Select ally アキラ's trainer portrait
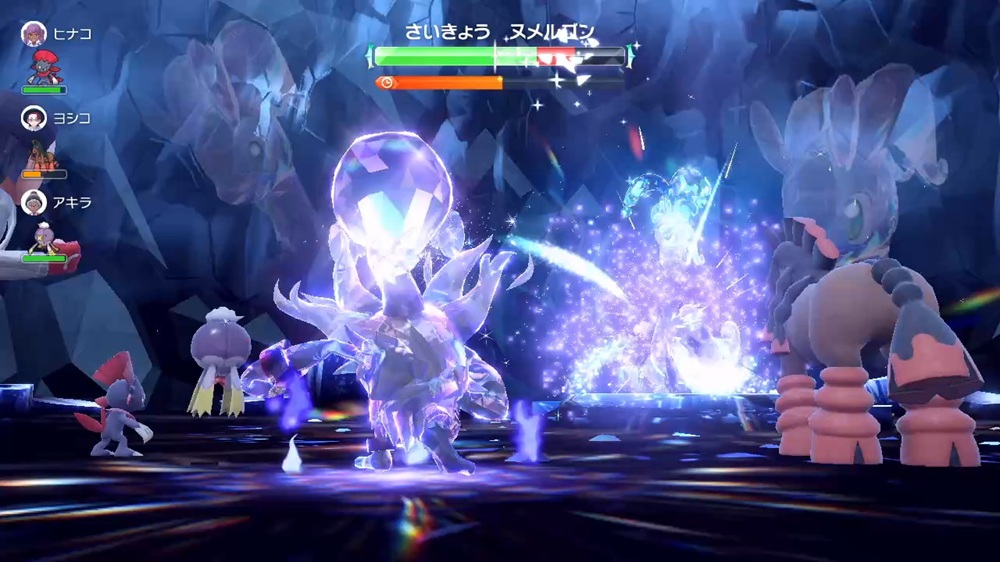Viewport: 1000px width, 562px height. pyautogui.click(x=33, y=203)
